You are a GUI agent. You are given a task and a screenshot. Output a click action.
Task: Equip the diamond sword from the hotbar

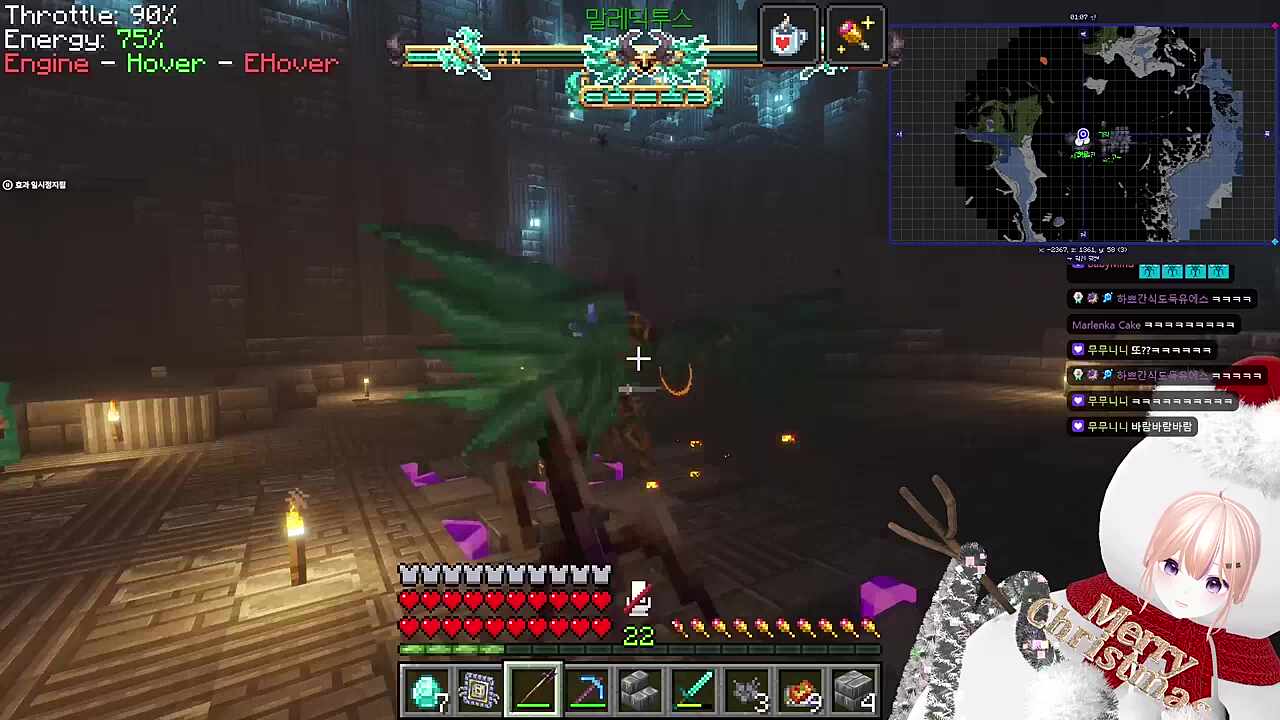(694, 691)
